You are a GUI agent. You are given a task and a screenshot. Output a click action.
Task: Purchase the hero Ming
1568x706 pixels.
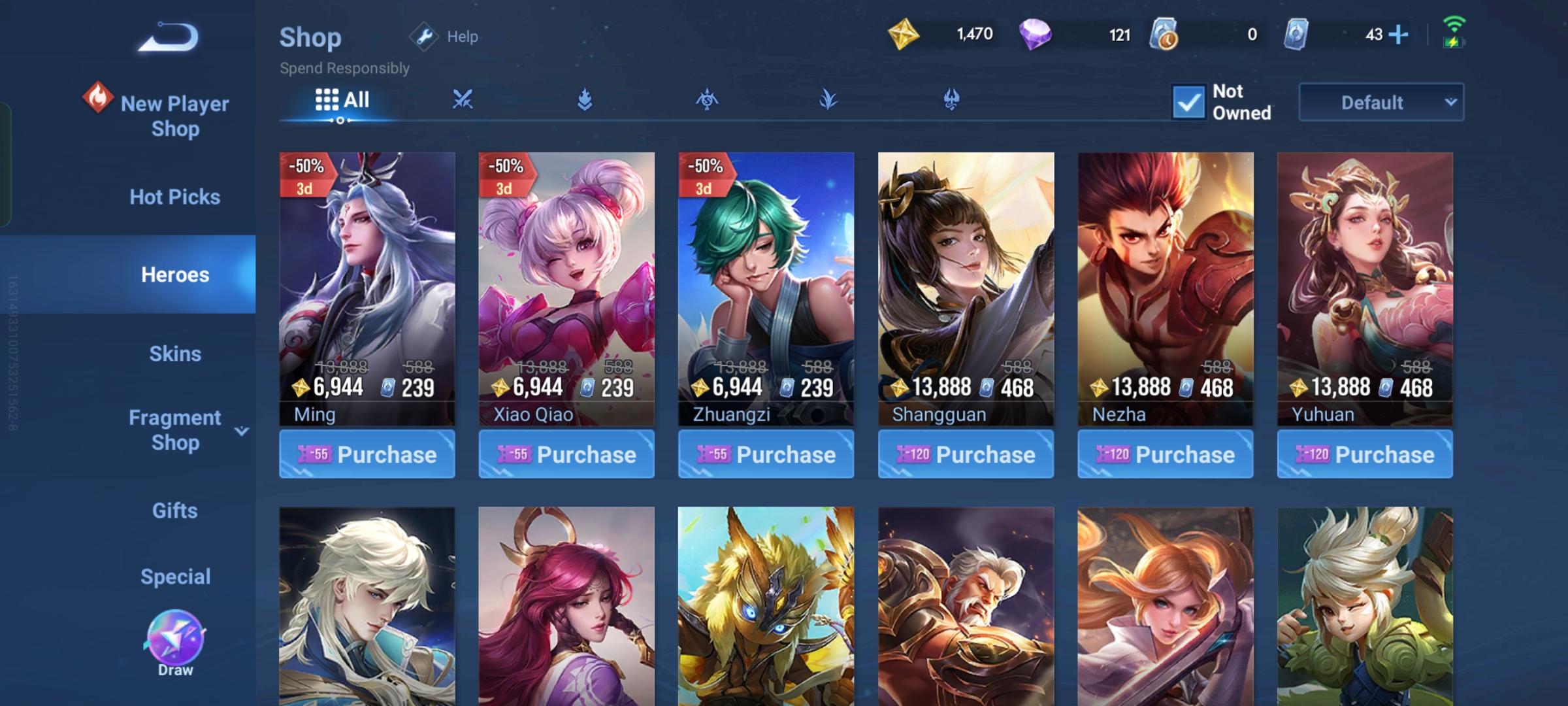point(367,454)
